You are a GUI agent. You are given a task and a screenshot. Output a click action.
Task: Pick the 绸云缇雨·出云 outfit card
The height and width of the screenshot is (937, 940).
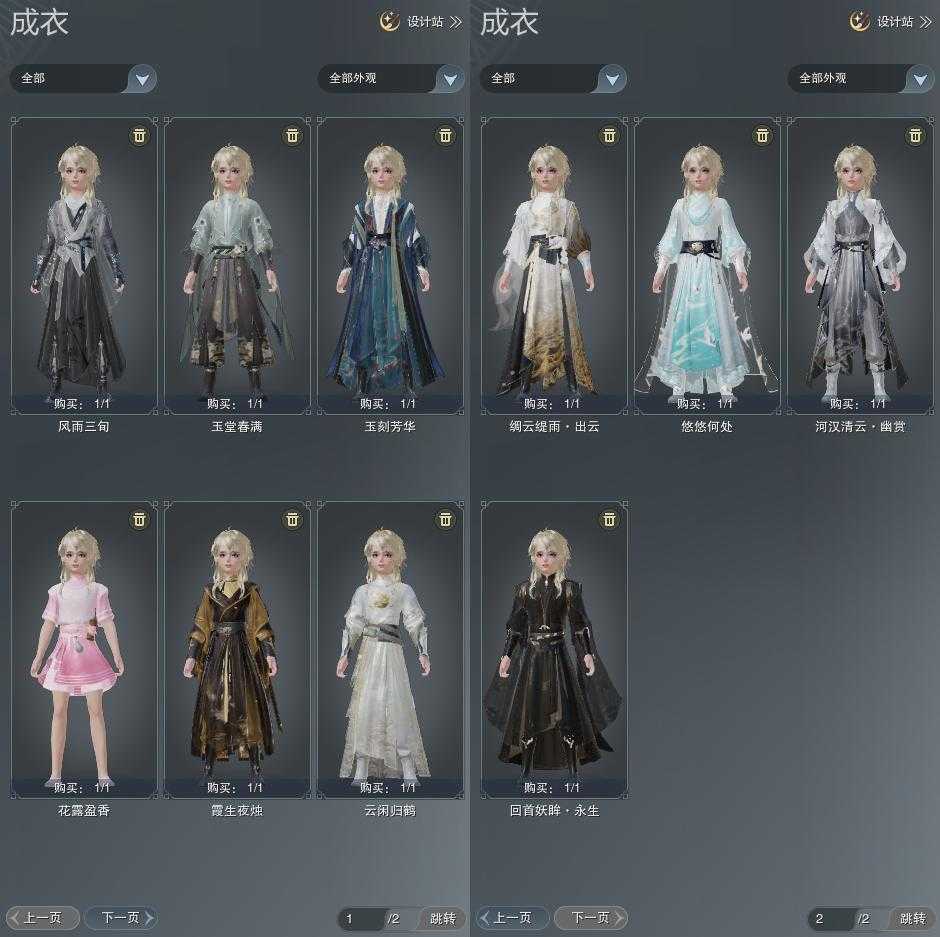point(554,265)
